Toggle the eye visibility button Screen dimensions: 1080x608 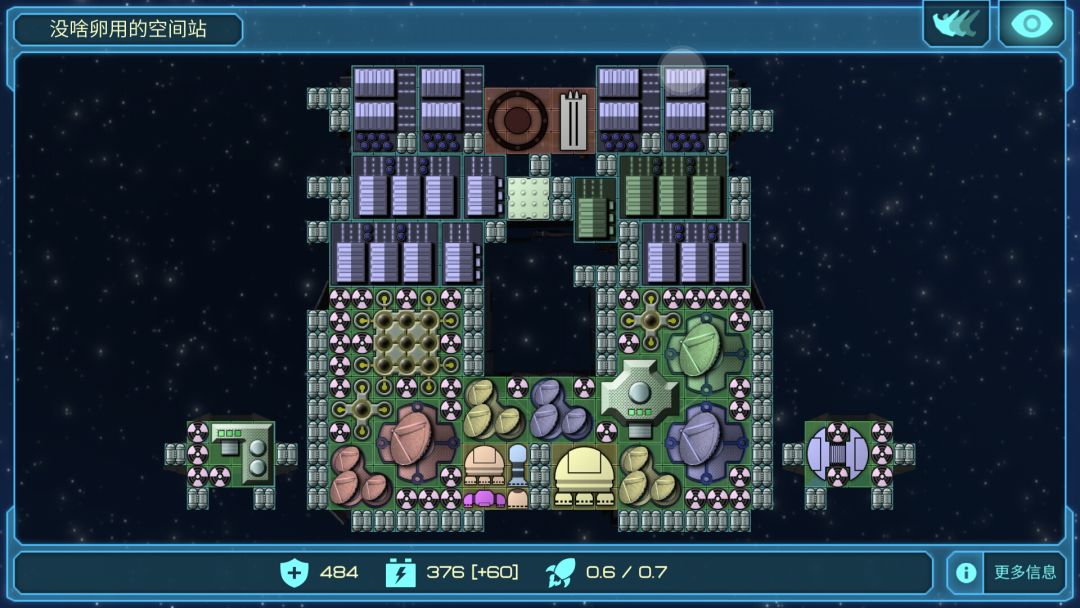[x=1031, y=24]
